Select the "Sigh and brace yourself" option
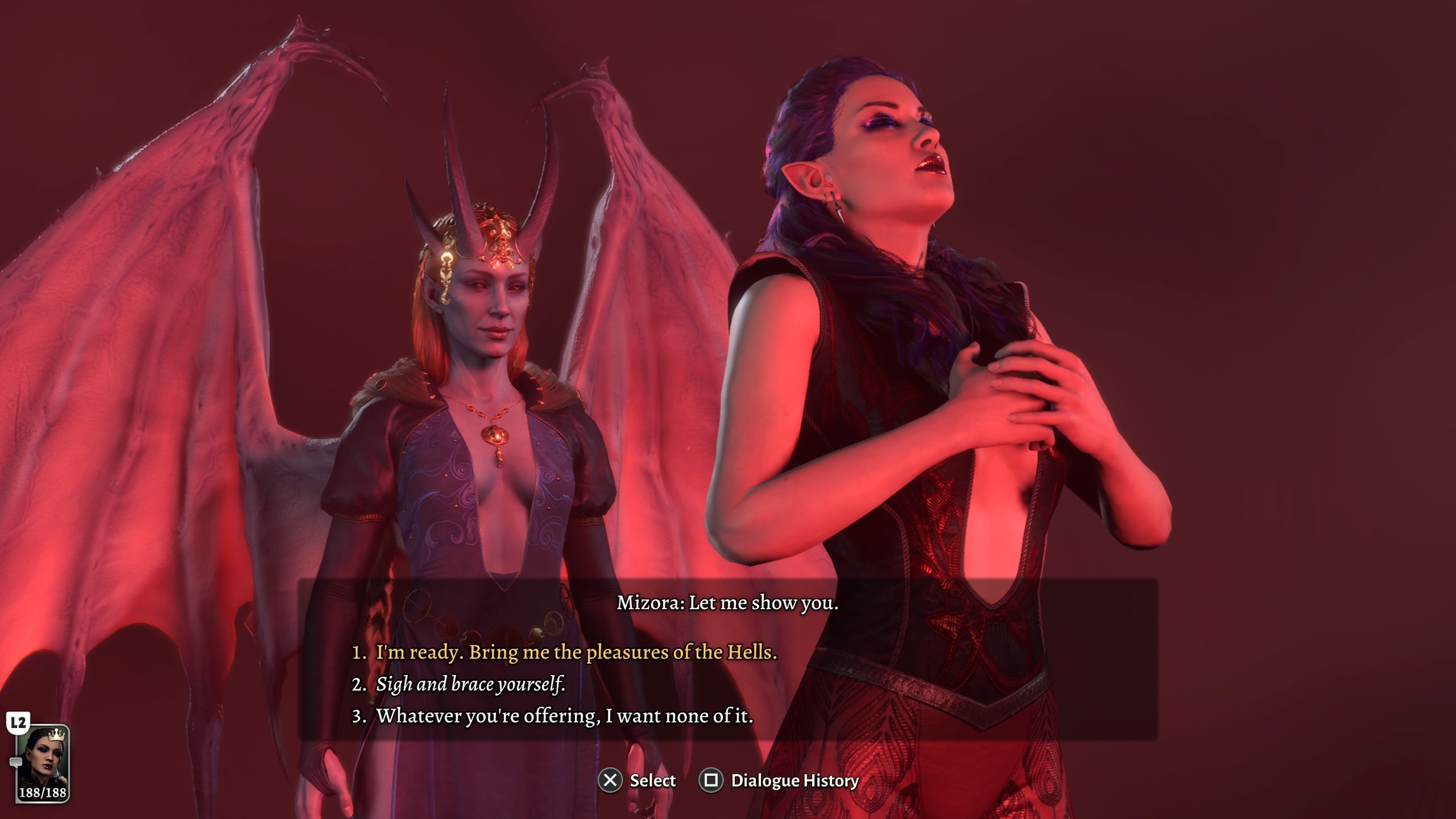This screenshot has width=1456, height=819. pyautogui.click(x=470, y=684)
